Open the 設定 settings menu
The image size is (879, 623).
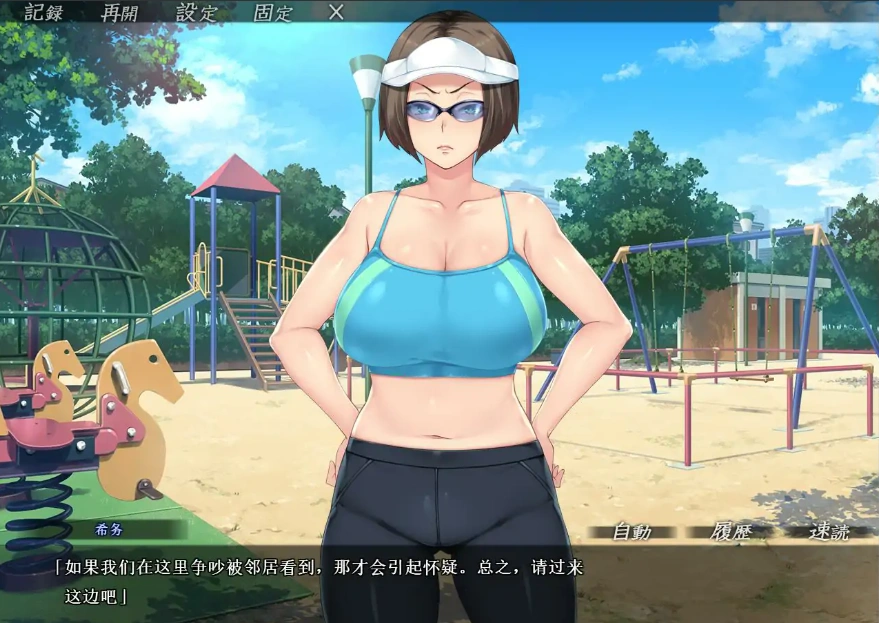point(197,12)
